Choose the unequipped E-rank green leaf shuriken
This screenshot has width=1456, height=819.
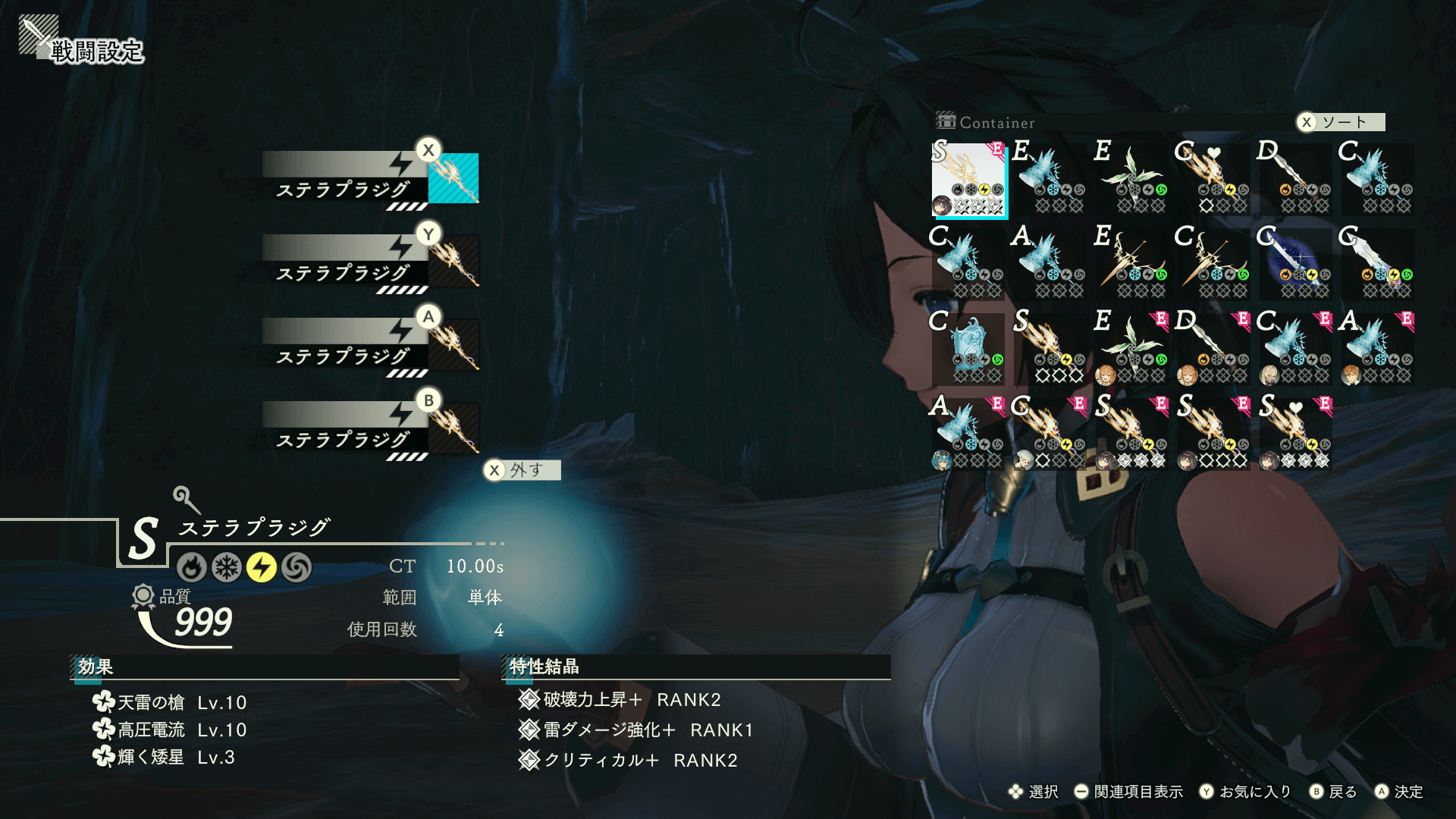click(x=1132, y=179)
